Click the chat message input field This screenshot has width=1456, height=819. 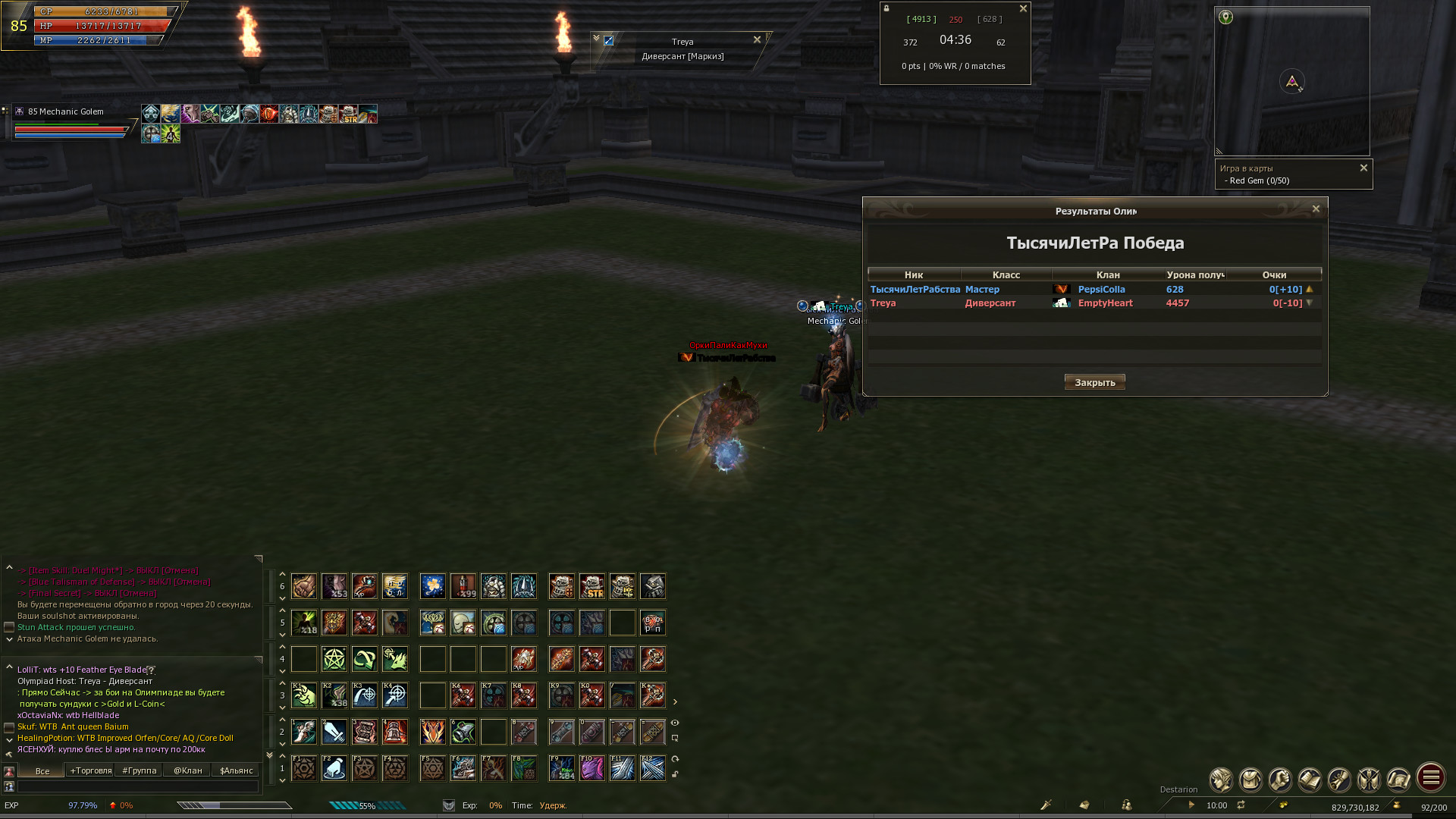pos(136,787)
